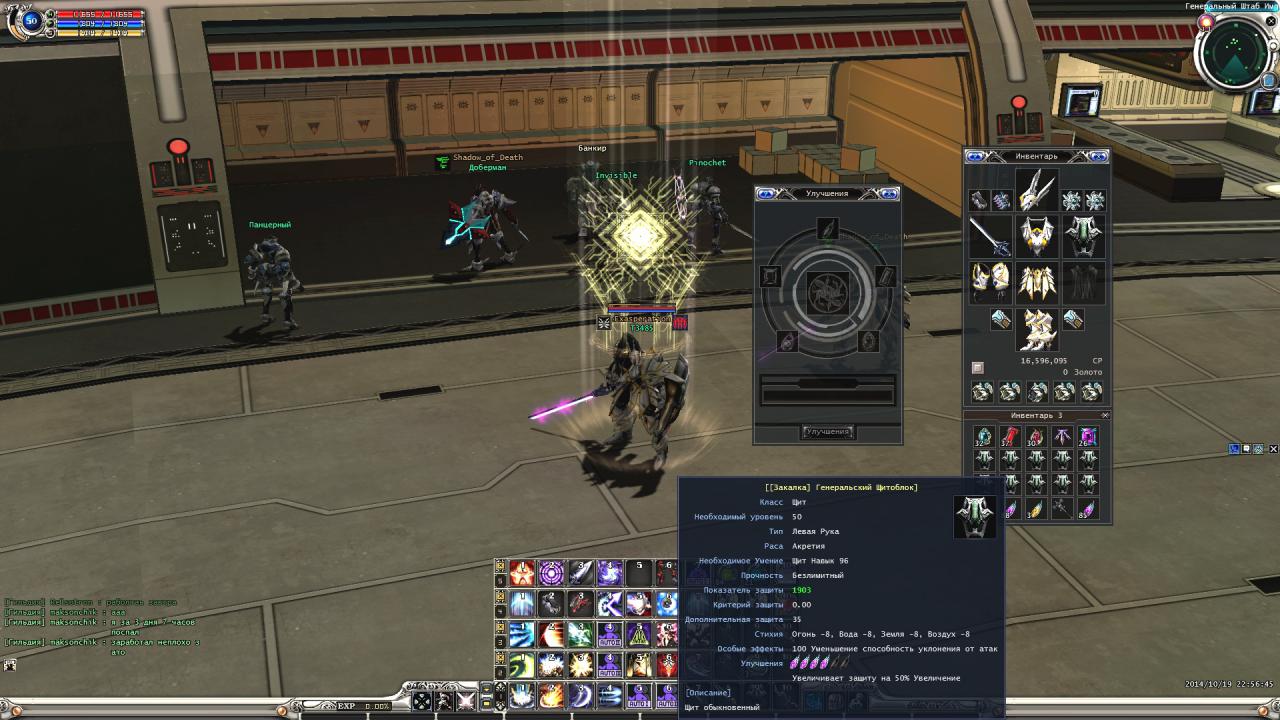Close the Инвентарь 3 bag window

pyautogui.click(x=1105, y=415)
